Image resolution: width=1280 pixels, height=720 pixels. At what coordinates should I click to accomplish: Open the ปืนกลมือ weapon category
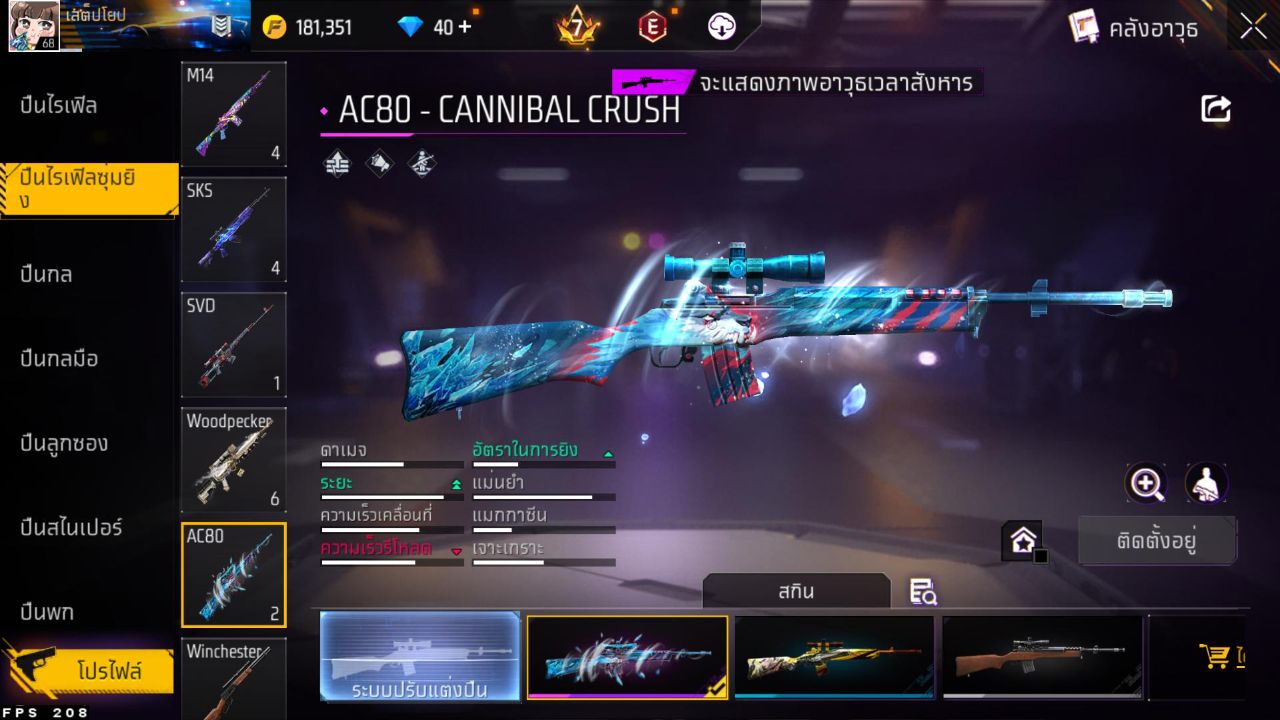(x=59, y=358)
